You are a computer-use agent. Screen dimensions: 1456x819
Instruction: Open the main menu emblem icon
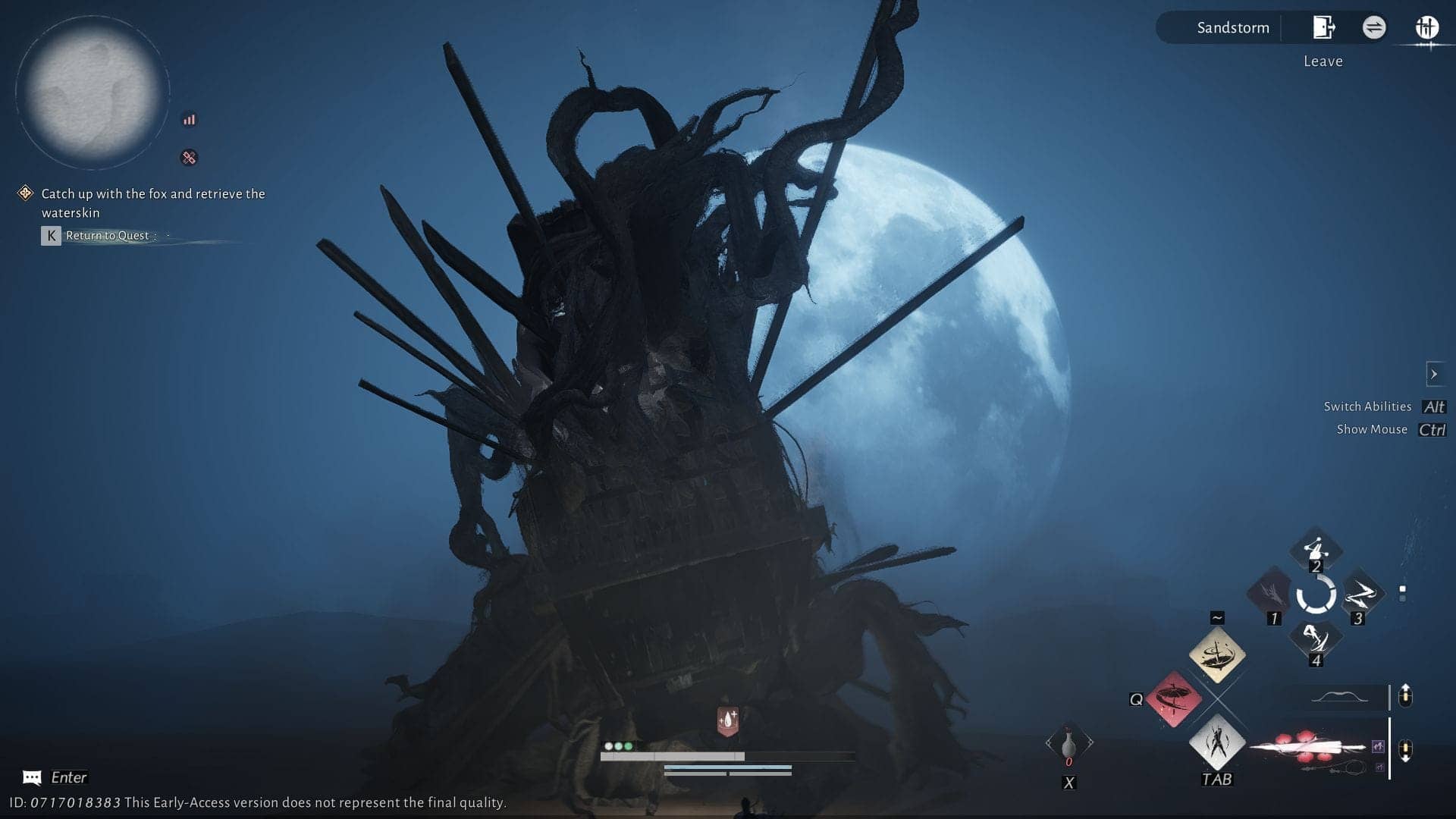click(1426, 28)
